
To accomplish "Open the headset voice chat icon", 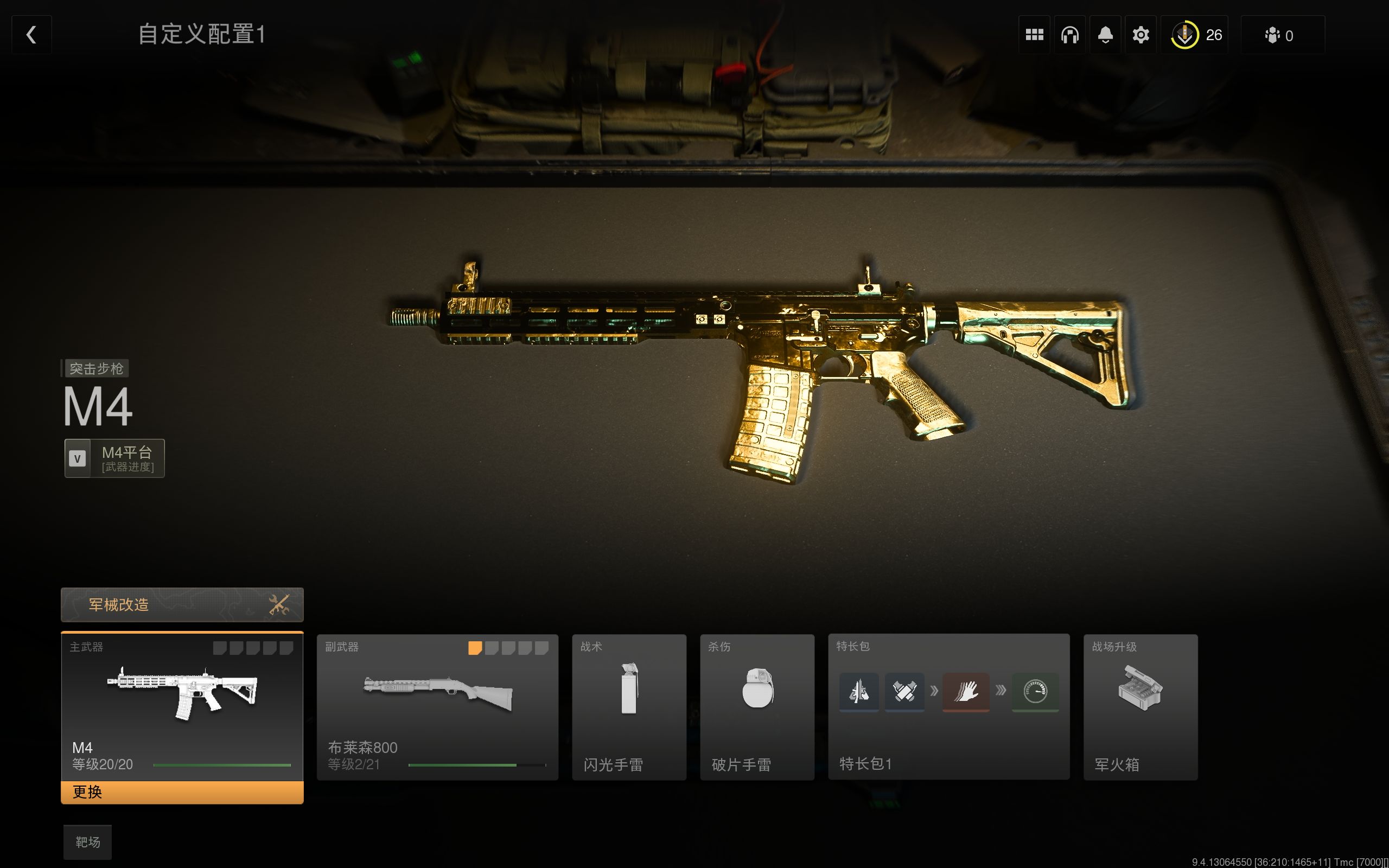I will [x=1070, y=35].
